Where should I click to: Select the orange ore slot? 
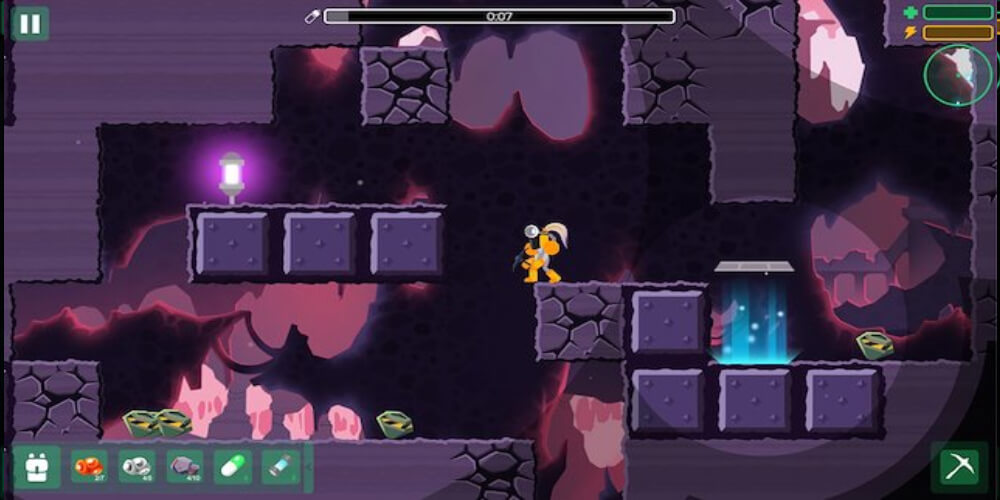click(89, 466)
